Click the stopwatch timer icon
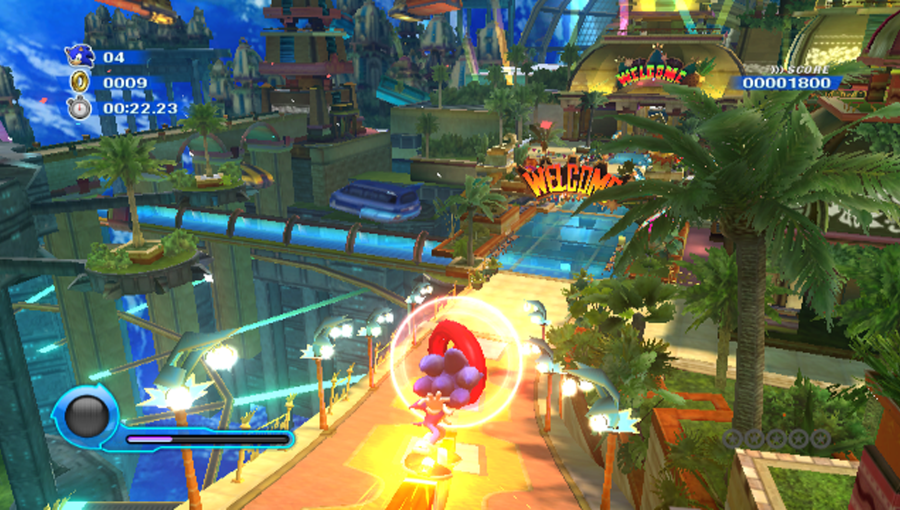Screen dimensions: 900x510 click(79, 107)
